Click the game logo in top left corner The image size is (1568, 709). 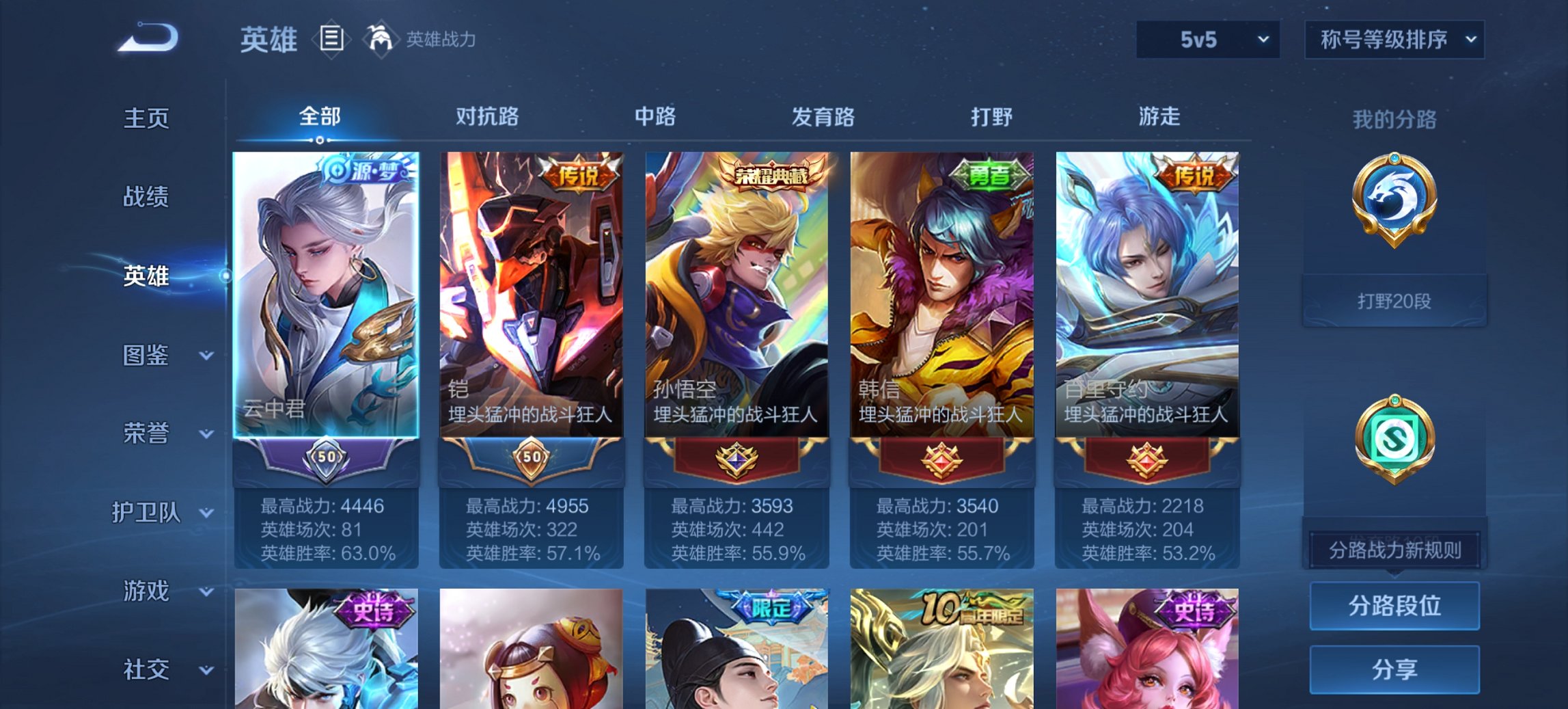pyautogui.click(x=147, y=36)
